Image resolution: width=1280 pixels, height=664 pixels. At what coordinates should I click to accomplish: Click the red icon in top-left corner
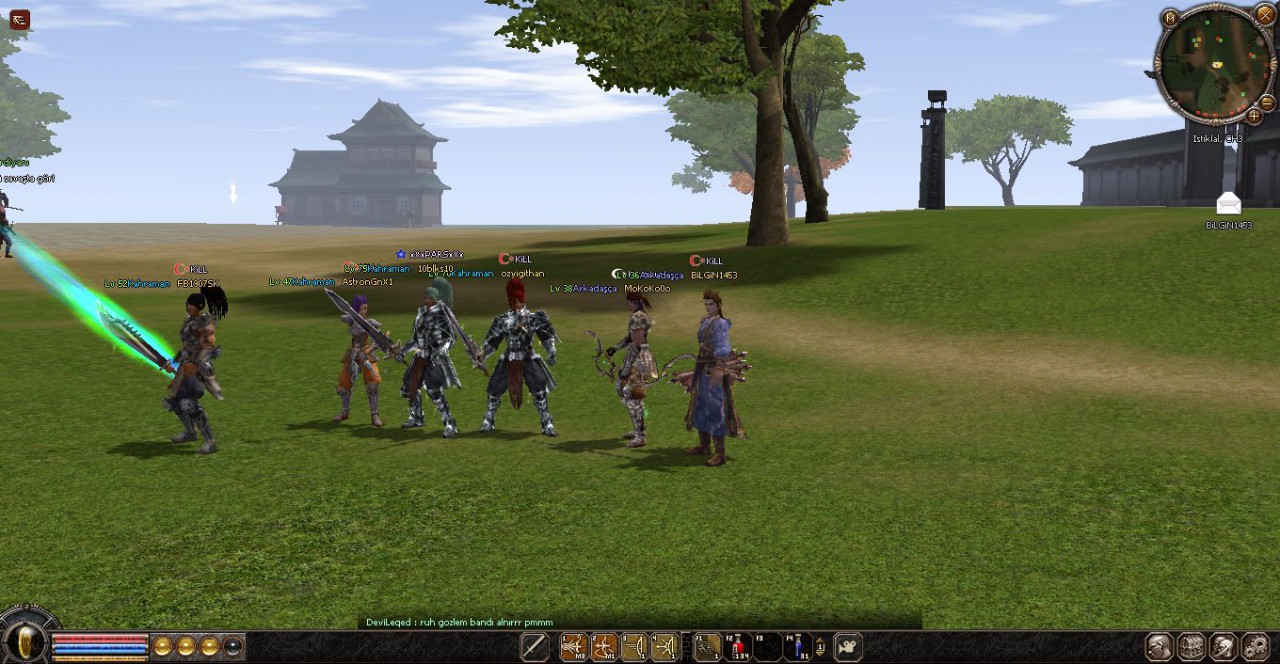click(19, 19)
